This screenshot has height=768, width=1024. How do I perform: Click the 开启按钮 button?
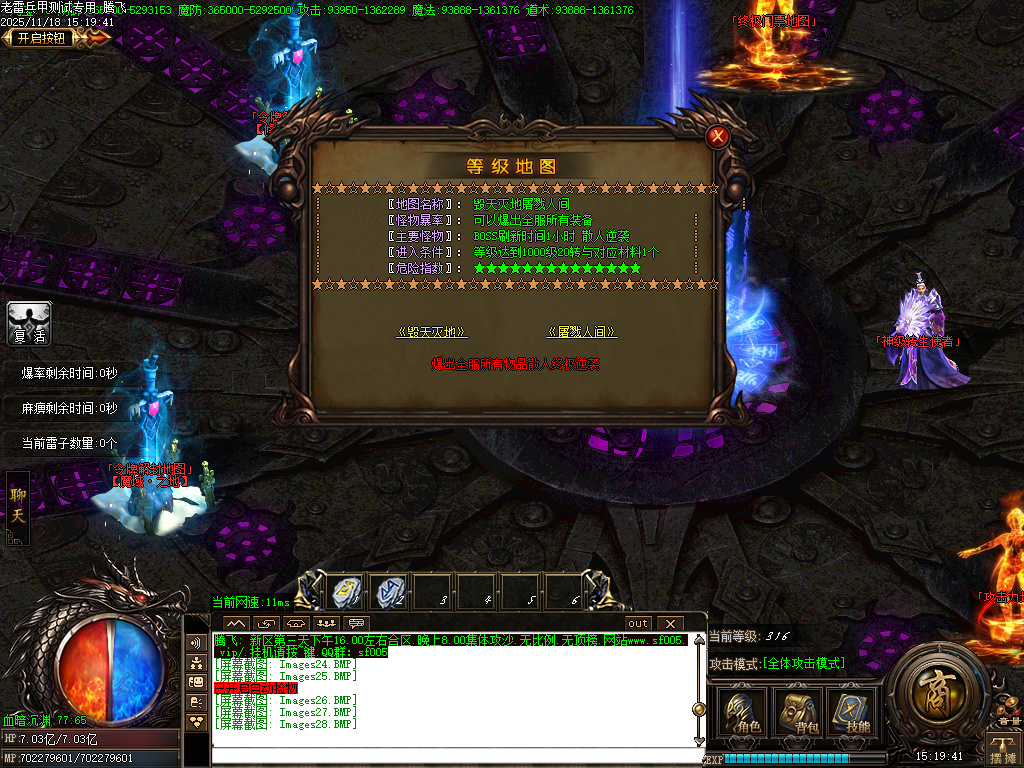(42, 38)
